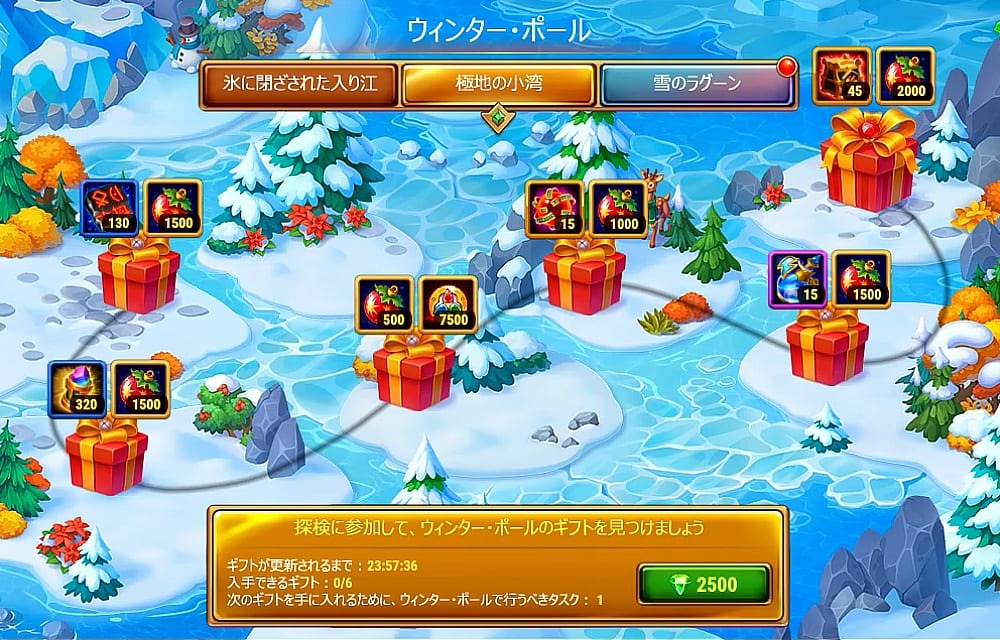Select the 極地の小湾 tab
This screenshot has width=1000, height=640.
point(499,85)
